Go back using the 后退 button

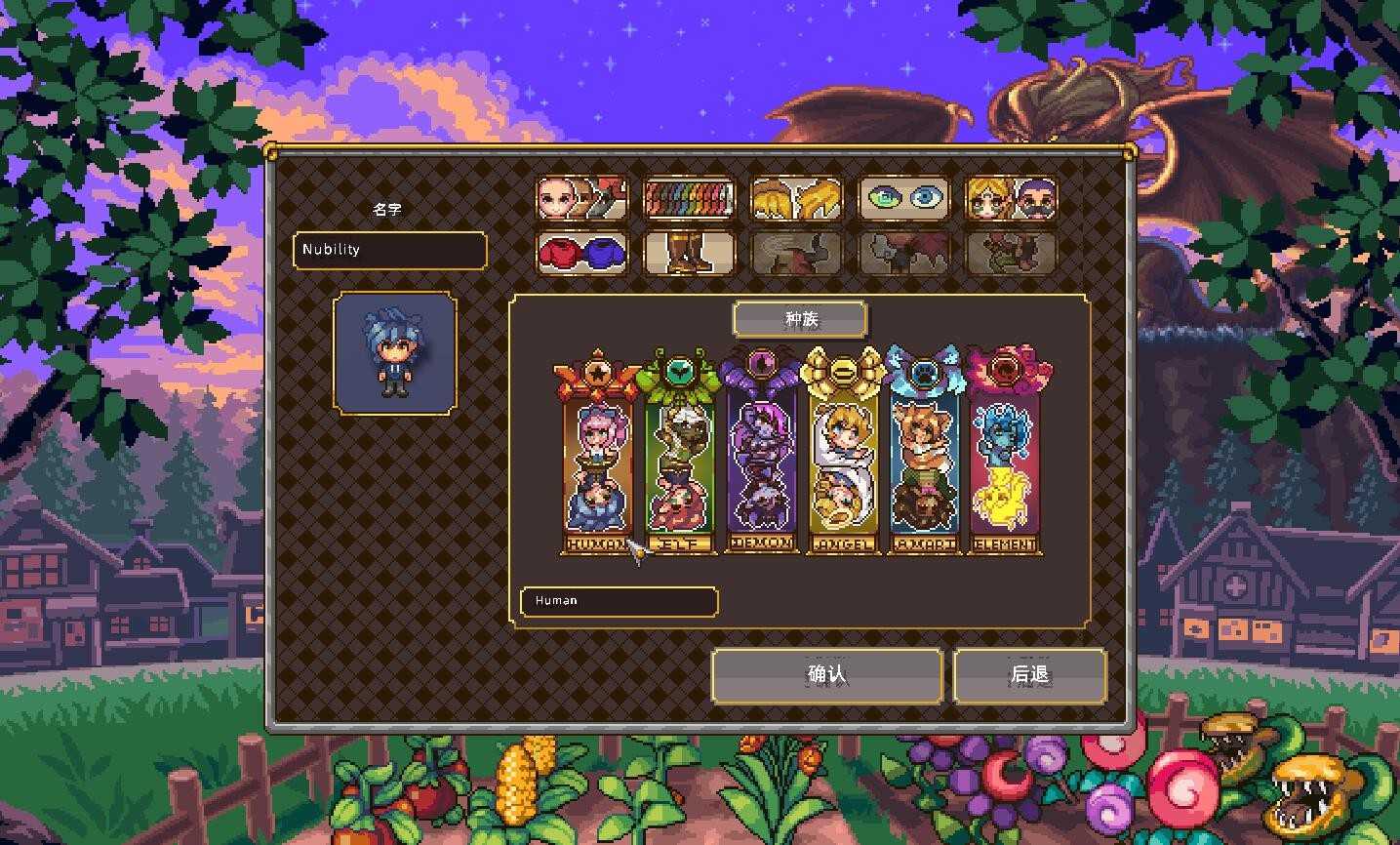[x=1029, y=675]
